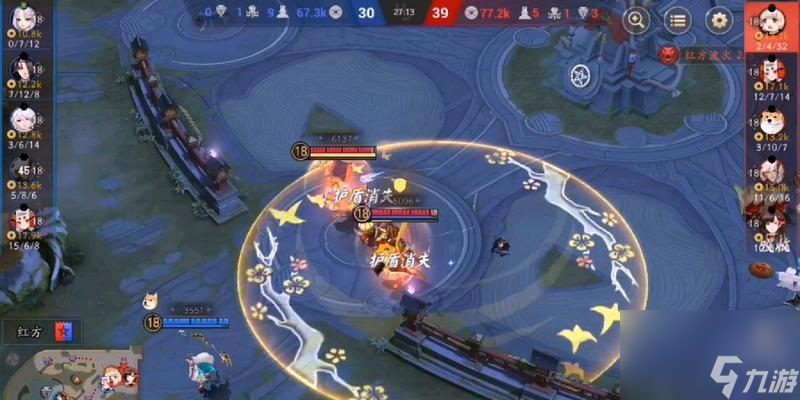This screenshot has height=400, width=800.
Task: Select the 11/6/16 red player portrait
Action: 771,172
